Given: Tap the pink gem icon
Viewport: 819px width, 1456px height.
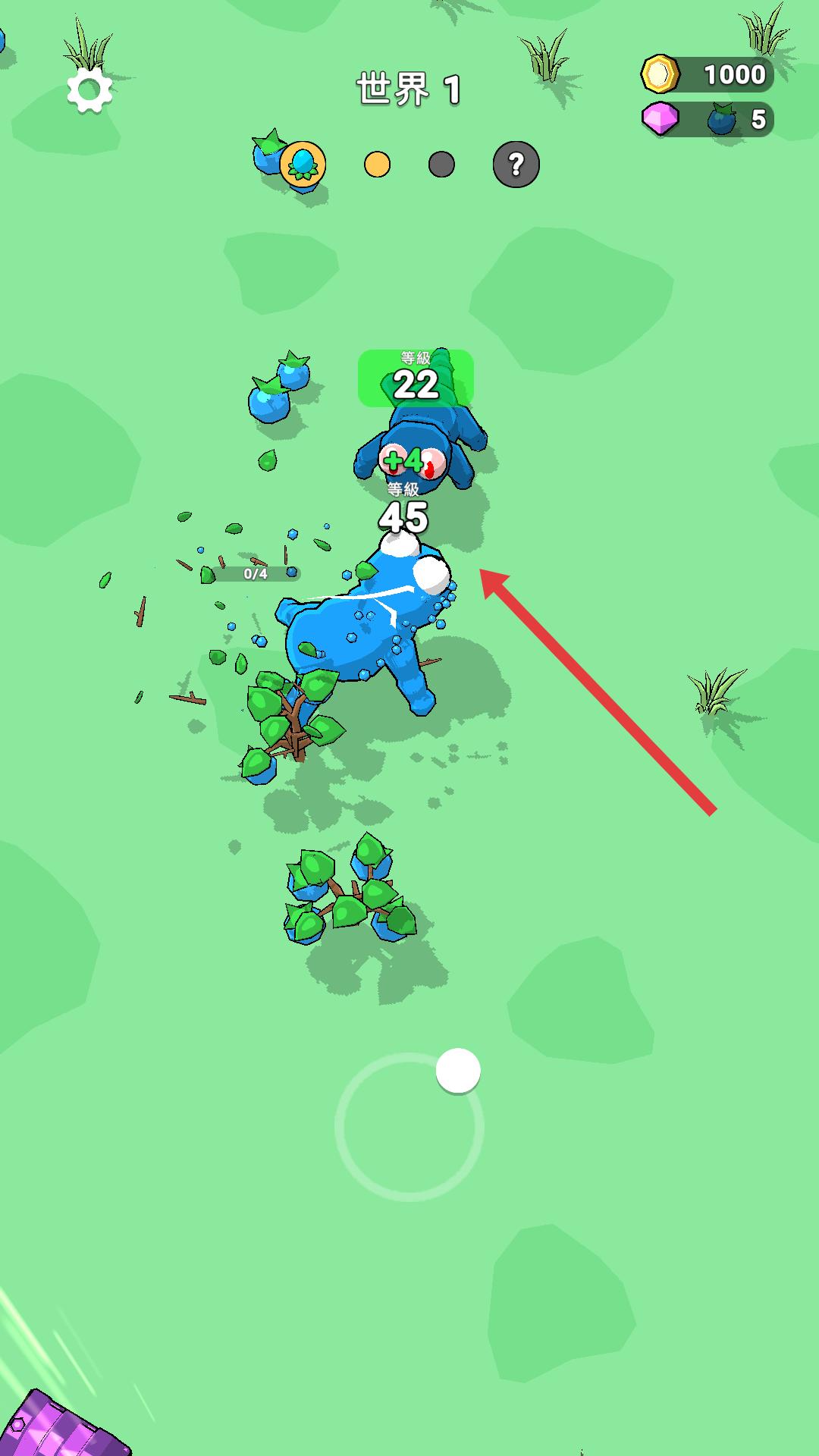Looking at the screenshot, I should [661, 119].
